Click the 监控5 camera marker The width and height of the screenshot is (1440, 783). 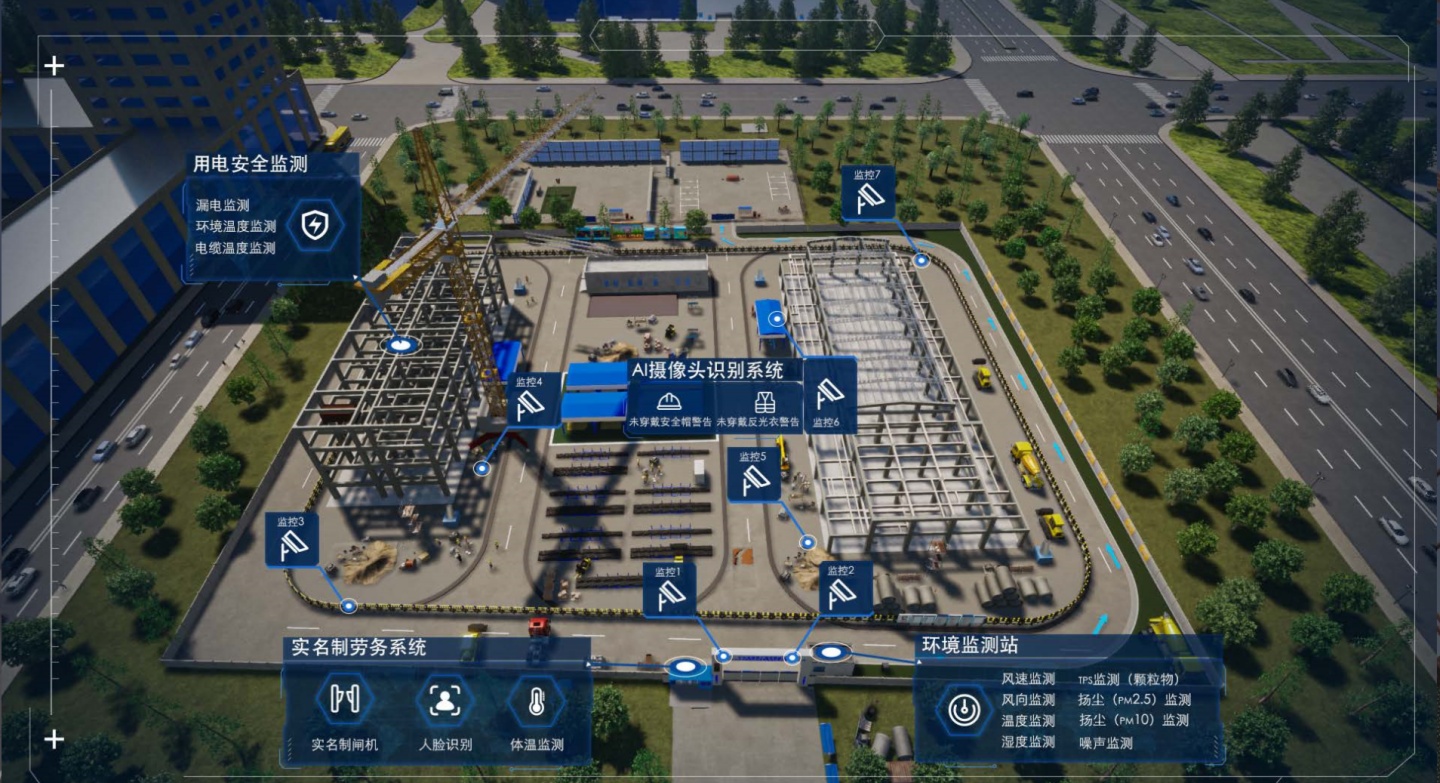[753, 476]
